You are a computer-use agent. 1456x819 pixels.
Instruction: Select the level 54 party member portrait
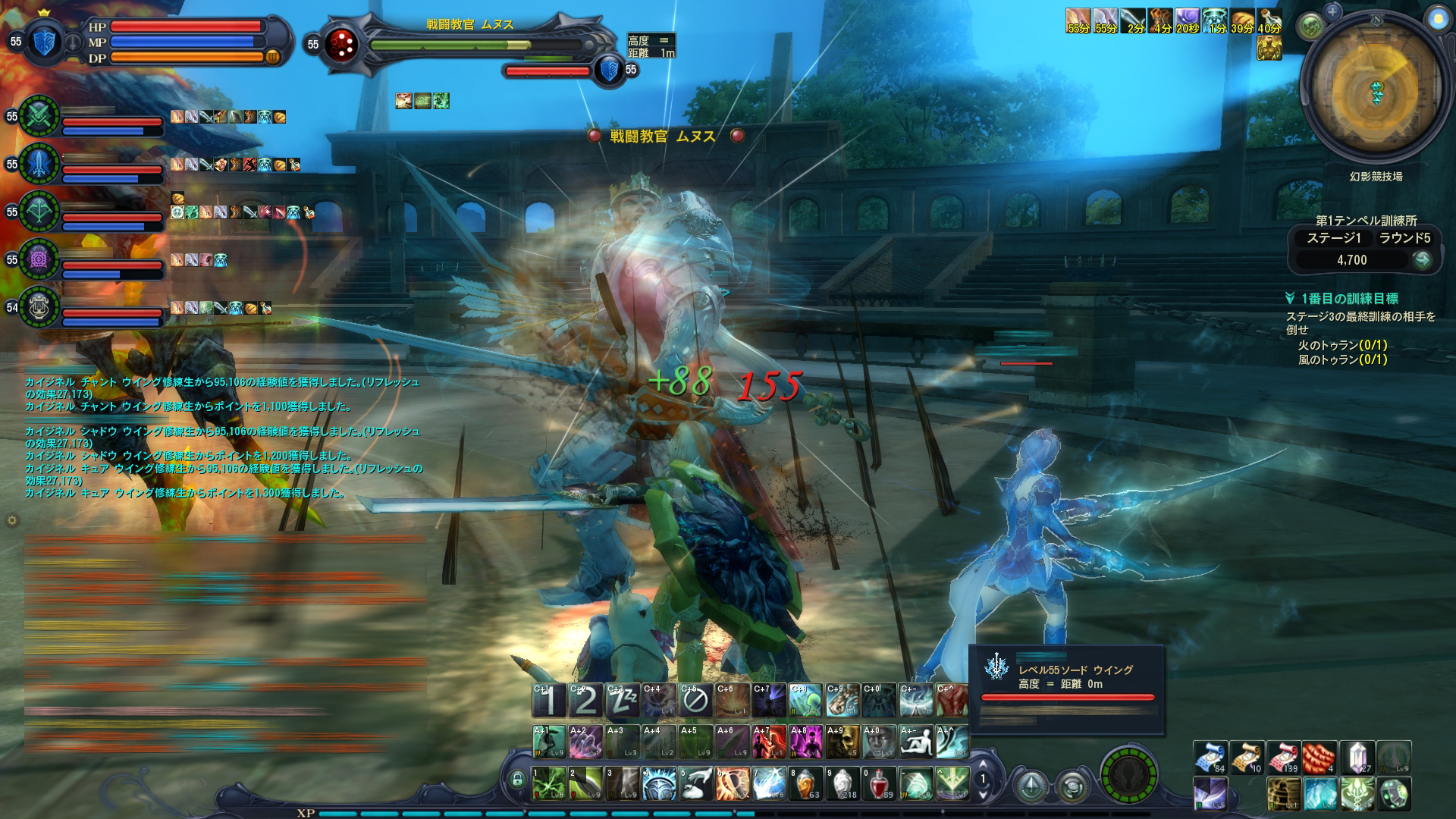[39, 306]
